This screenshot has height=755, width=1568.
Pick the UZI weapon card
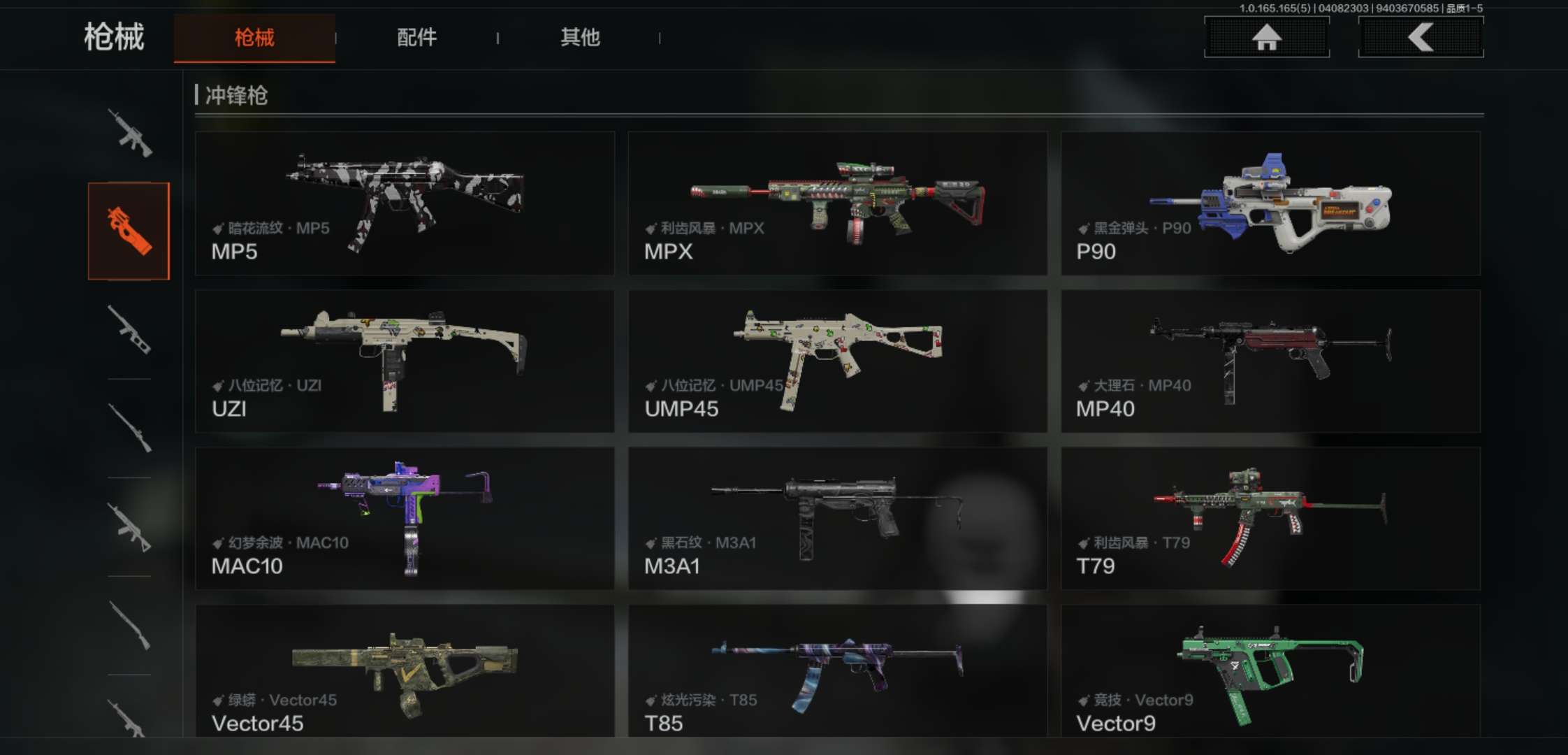405,361
